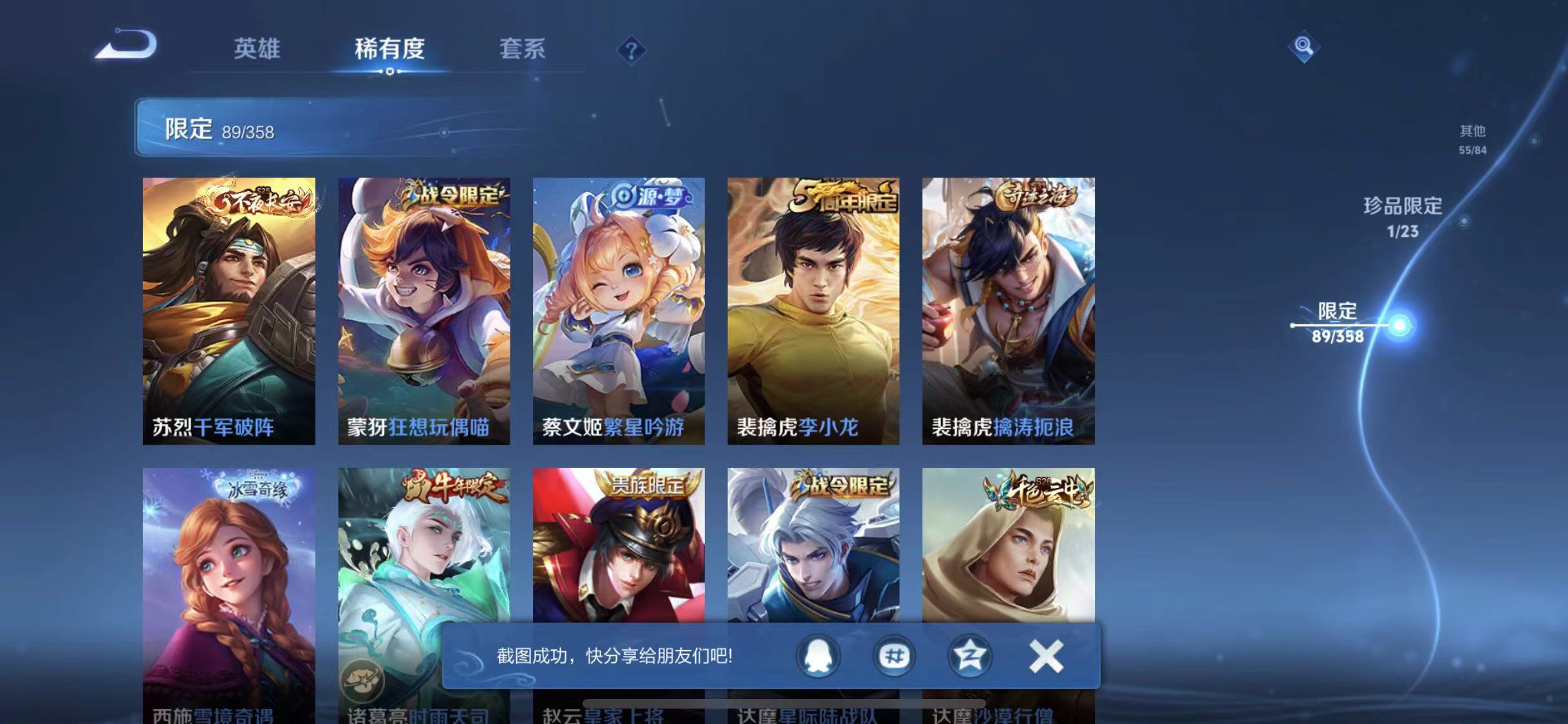Open the help question mark icon

(x=633, y=50)
